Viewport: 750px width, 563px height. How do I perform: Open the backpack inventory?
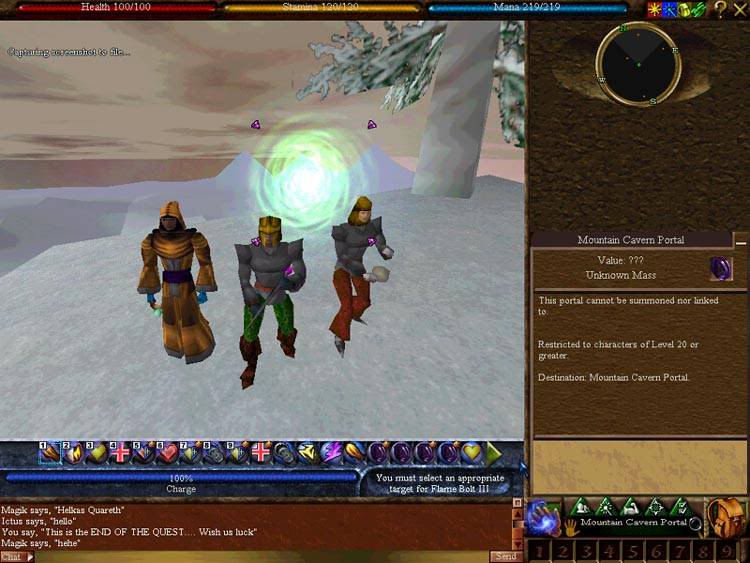[727, 517]
